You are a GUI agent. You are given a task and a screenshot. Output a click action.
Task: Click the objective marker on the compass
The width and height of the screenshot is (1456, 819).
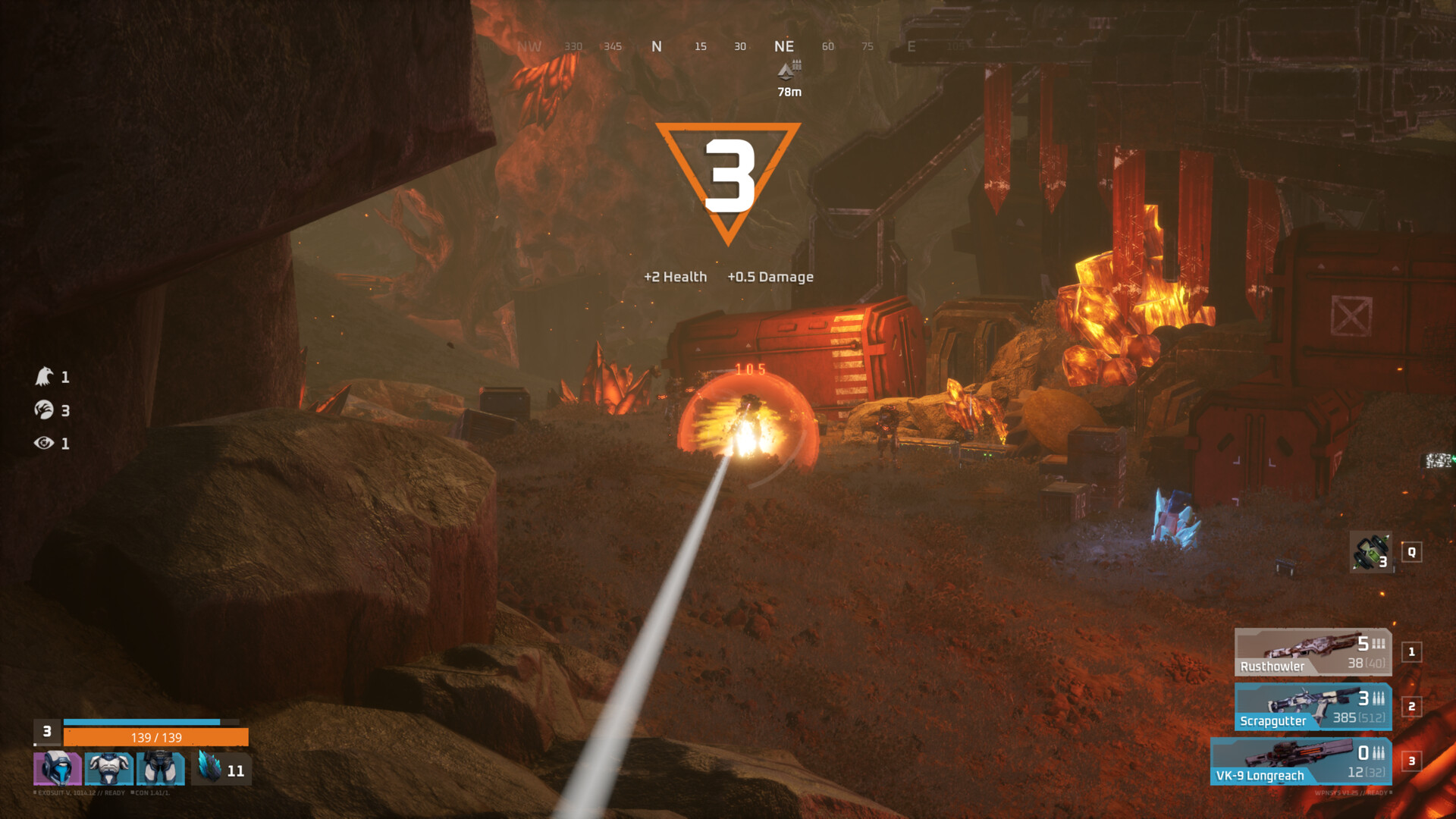point(789,71)
